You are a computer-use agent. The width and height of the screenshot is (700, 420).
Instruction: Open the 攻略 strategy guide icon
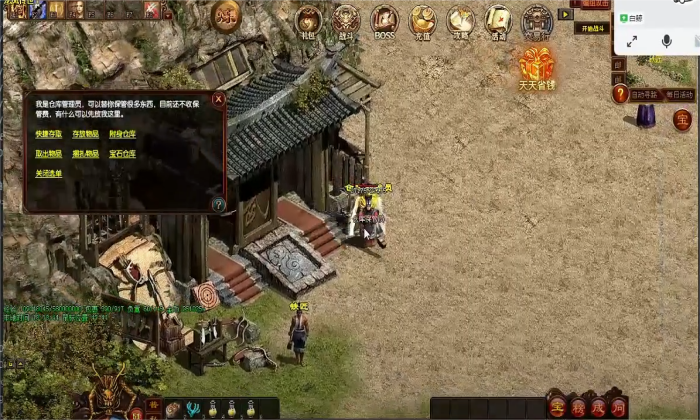pos(460,19)
